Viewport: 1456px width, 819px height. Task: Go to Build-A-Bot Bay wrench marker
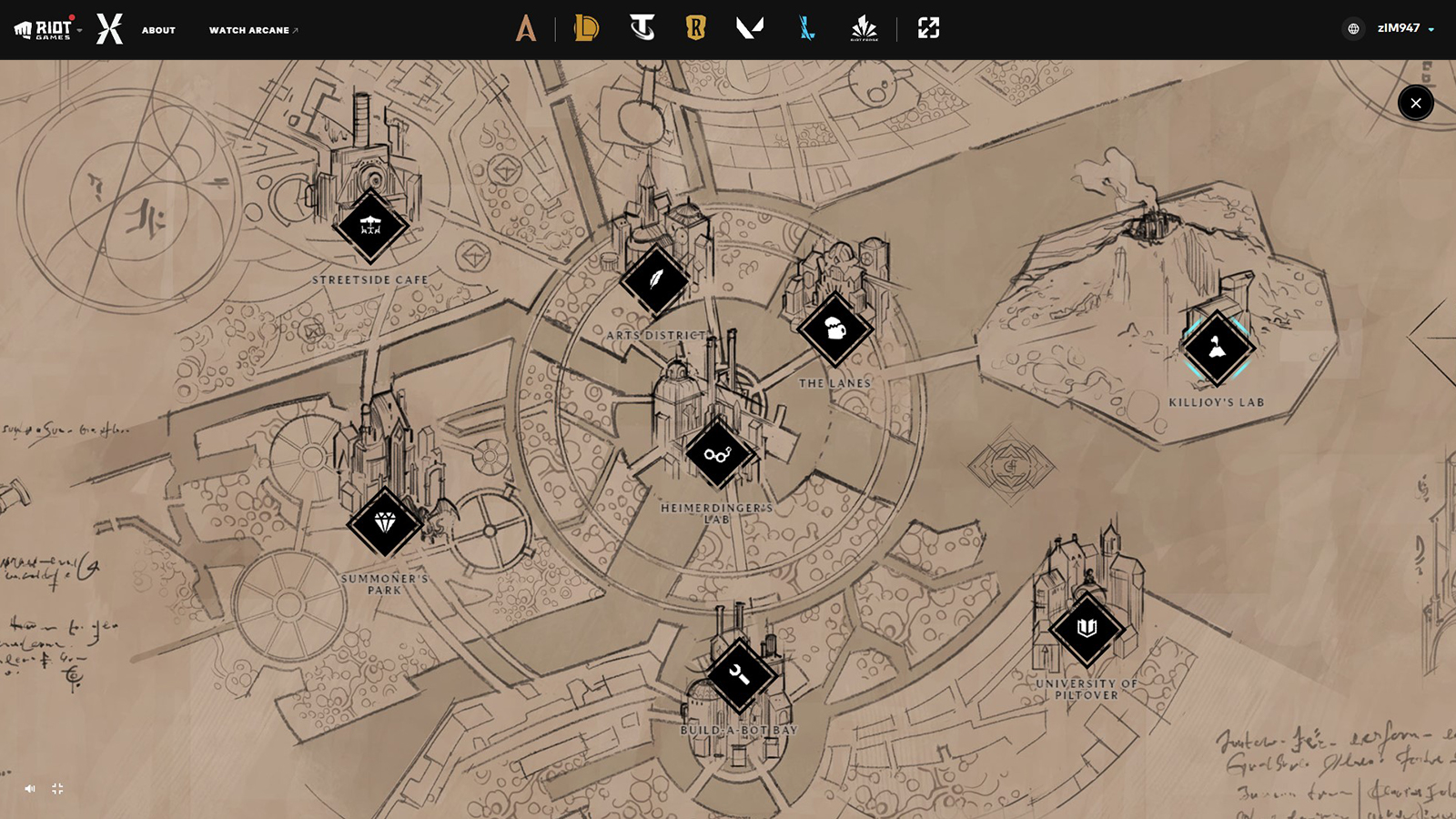coord(739,675)
